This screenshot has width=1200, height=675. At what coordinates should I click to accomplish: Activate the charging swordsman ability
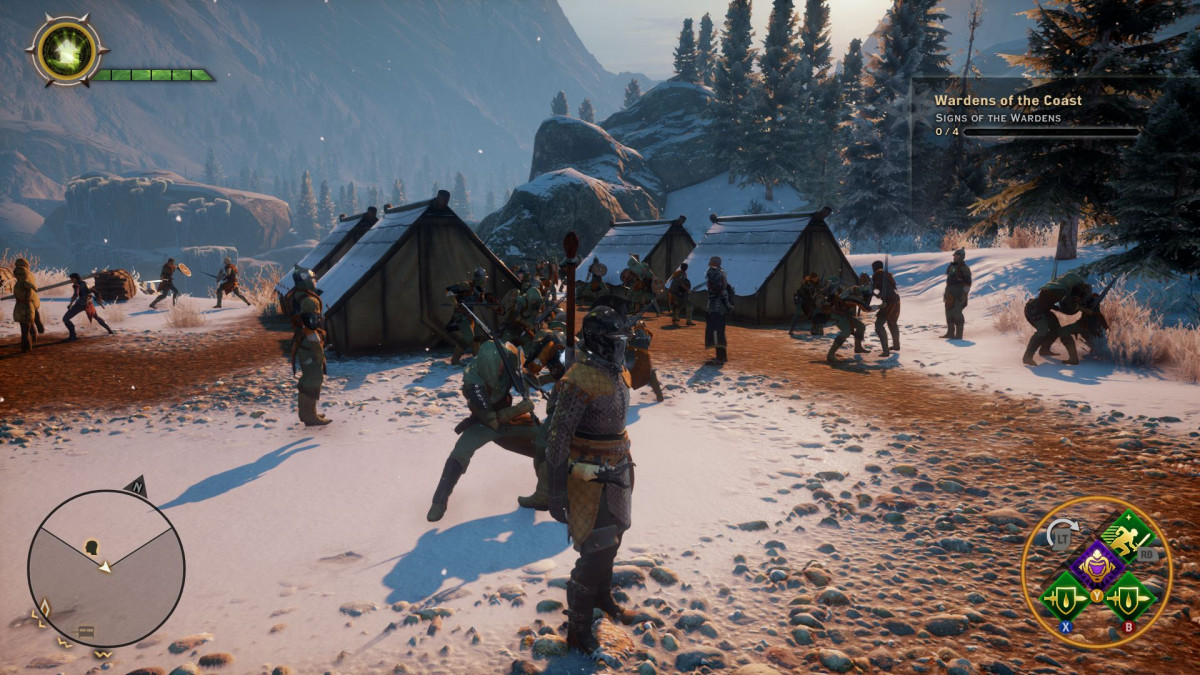1128,539
